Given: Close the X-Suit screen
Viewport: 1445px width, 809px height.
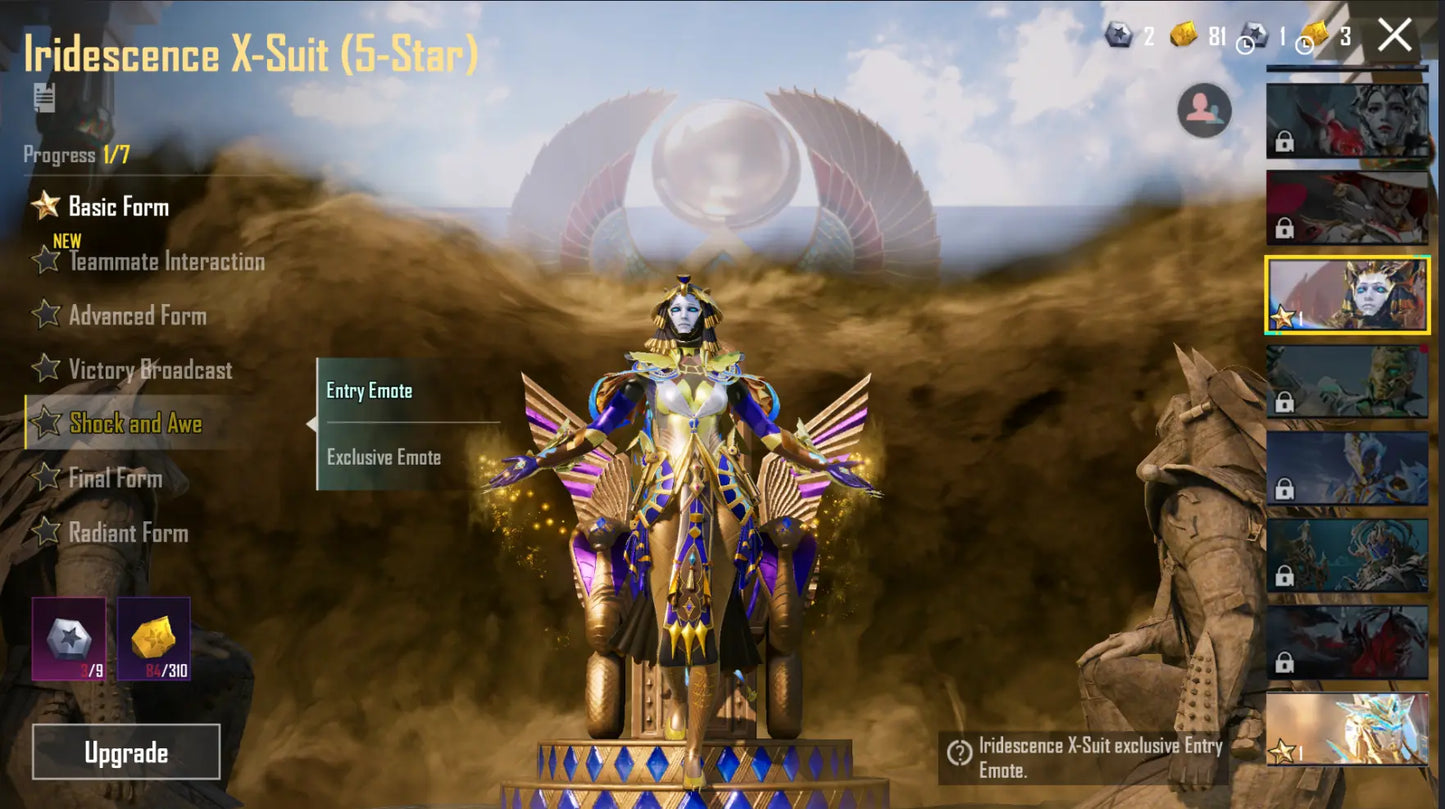Looking at the screenshot, I should 1394,36.
